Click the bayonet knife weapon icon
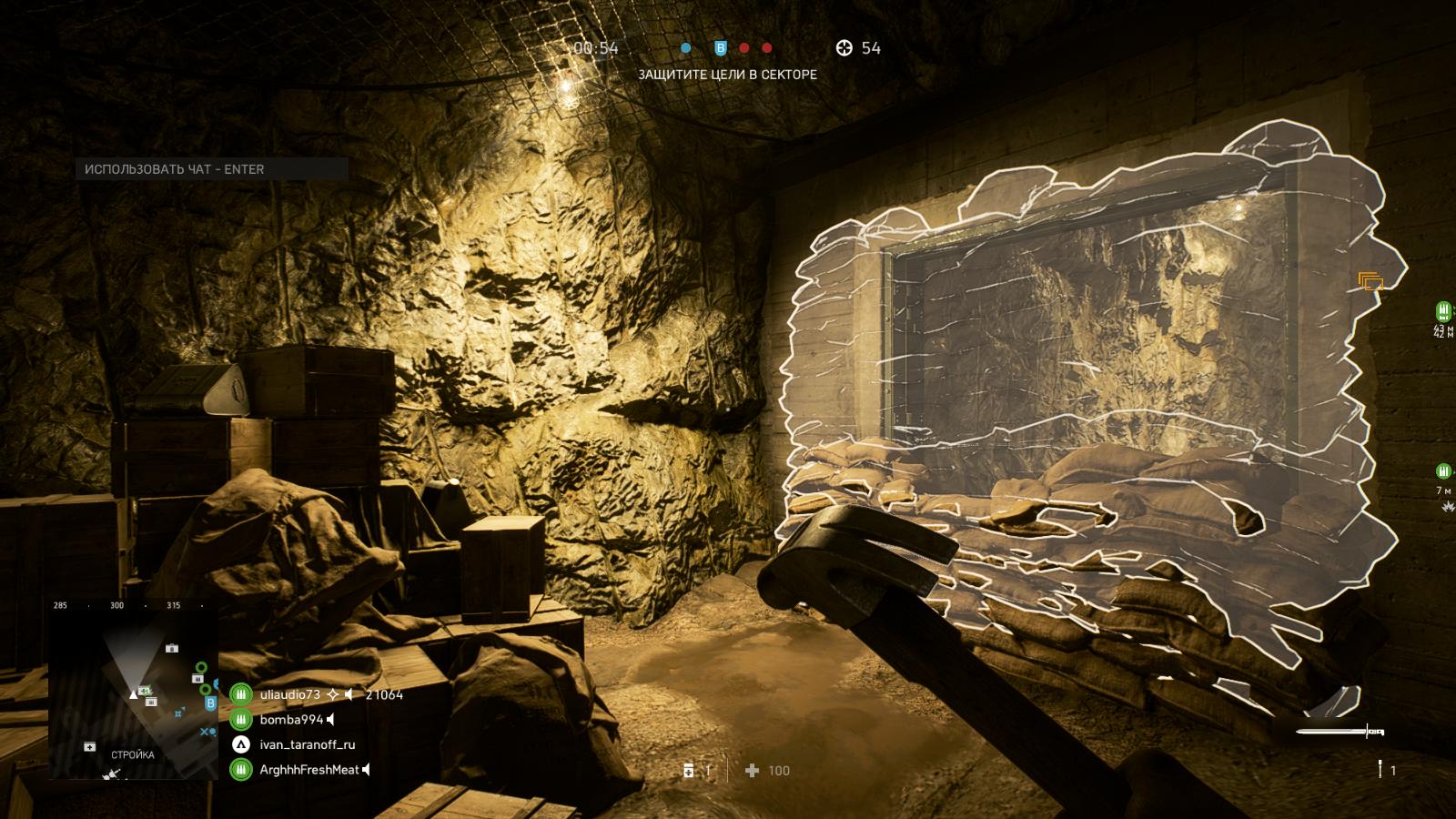 (1340, 731)
